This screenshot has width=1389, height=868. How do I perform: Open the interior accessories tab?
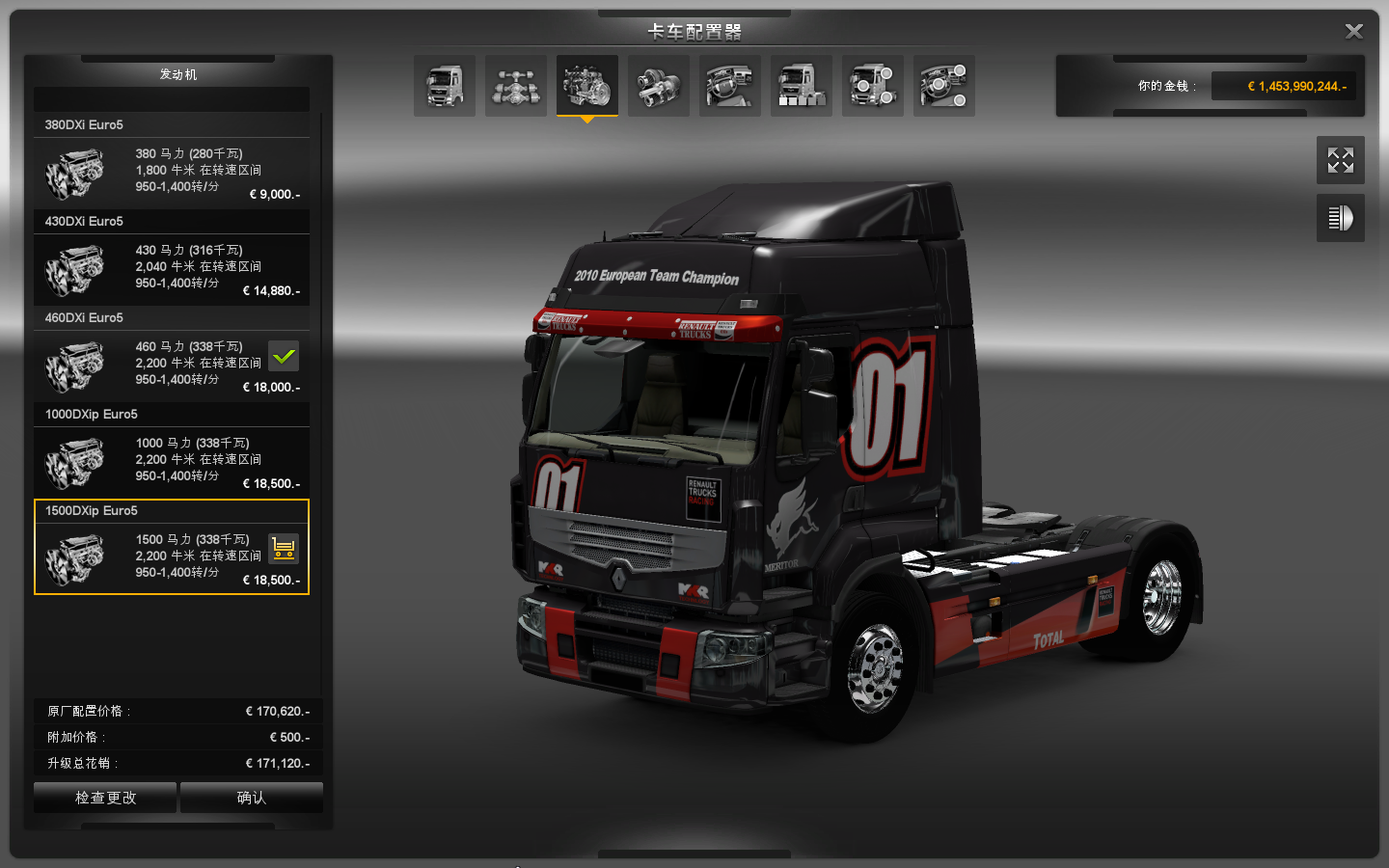pyautogui.click(x=944, y=86)
